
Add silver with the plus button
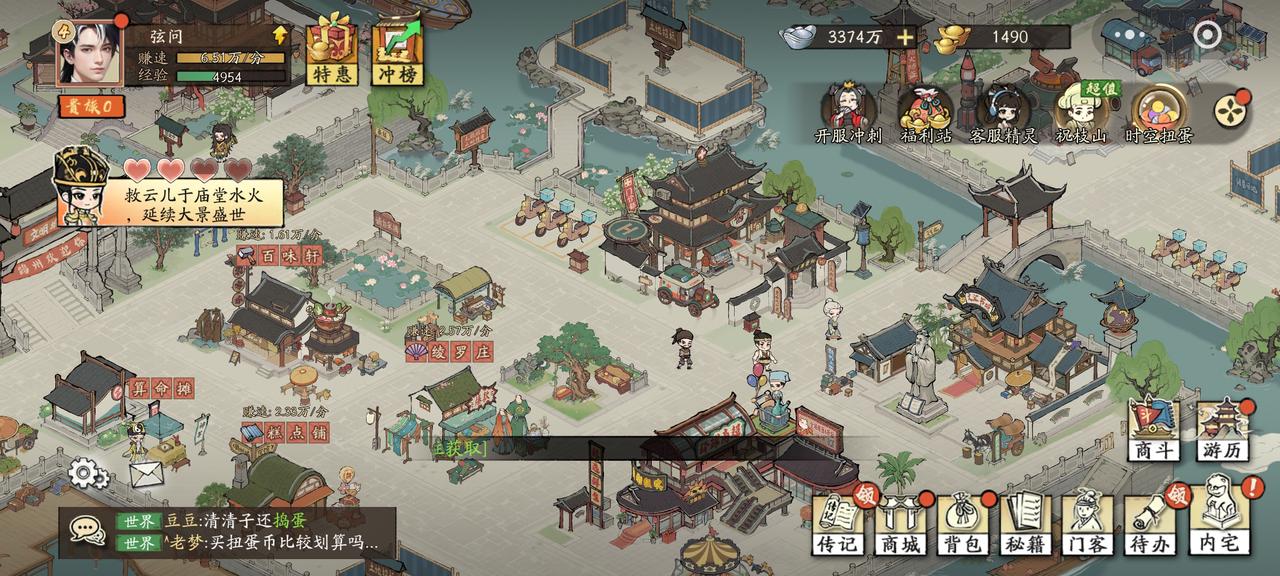coord(905,38)
